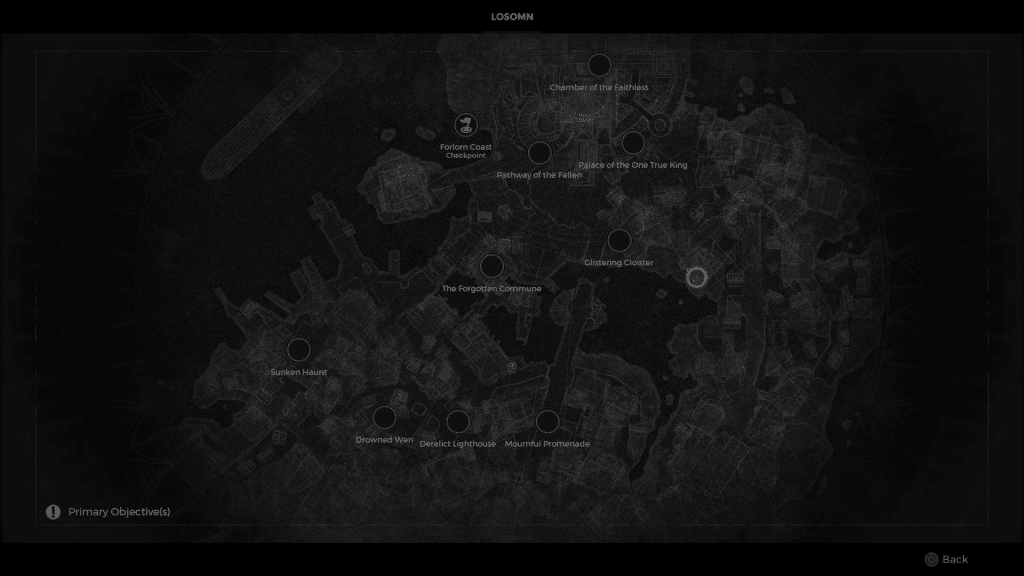Select the Chamber of the Faithless marker

599,66
